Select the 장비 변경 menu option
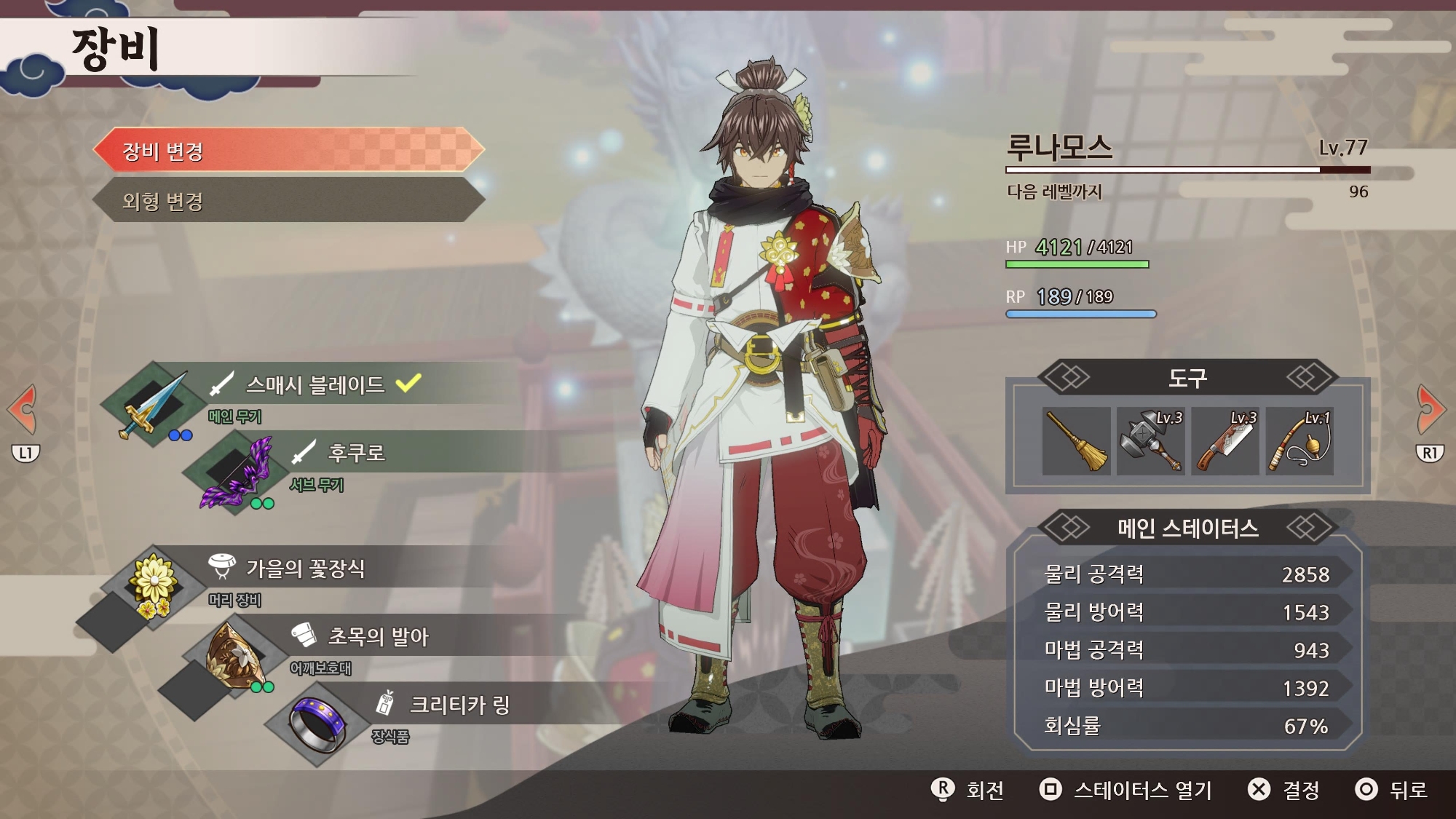 [x=288, y=151]
